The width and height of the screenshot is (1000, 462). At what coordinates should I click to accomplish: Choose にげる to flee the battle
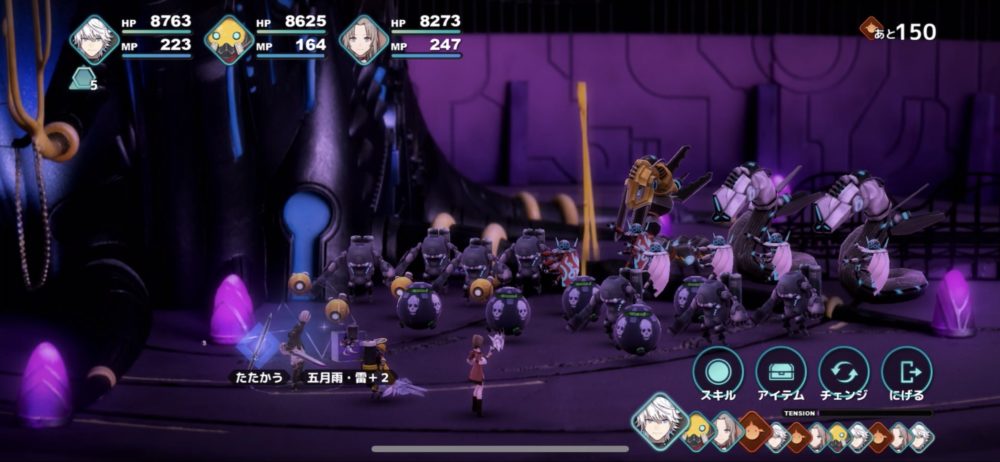point(907,371)
